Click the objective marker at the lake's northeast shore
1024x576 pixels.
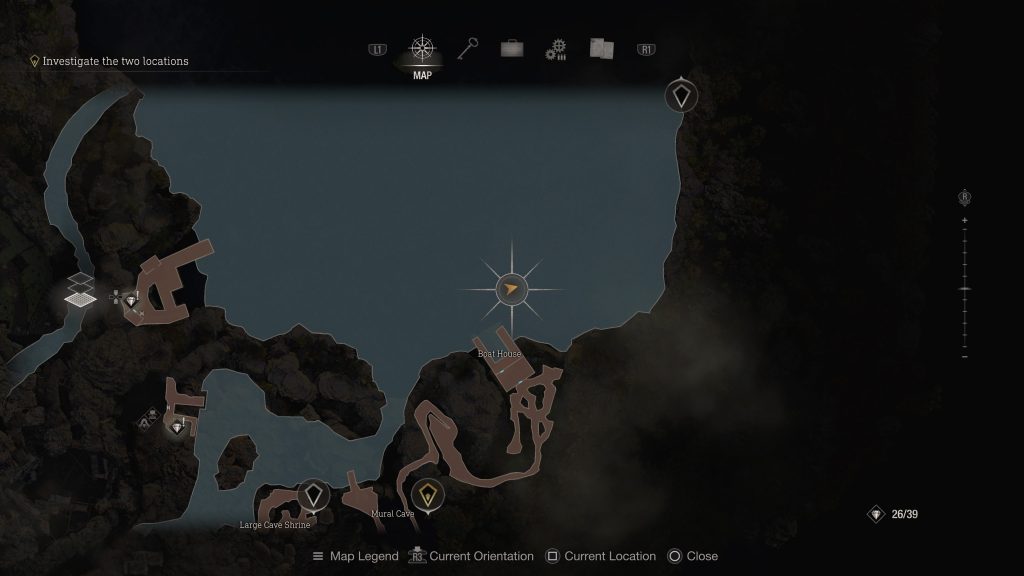coord(682,96)
